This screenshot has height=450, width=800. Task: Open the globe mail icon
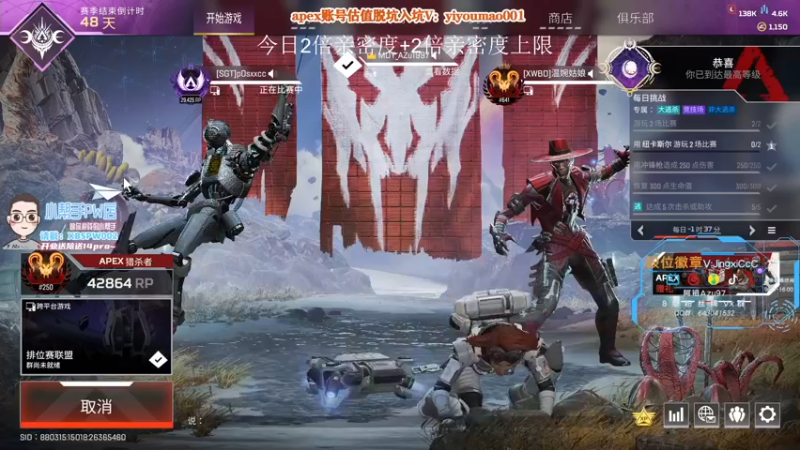(707, 413)
